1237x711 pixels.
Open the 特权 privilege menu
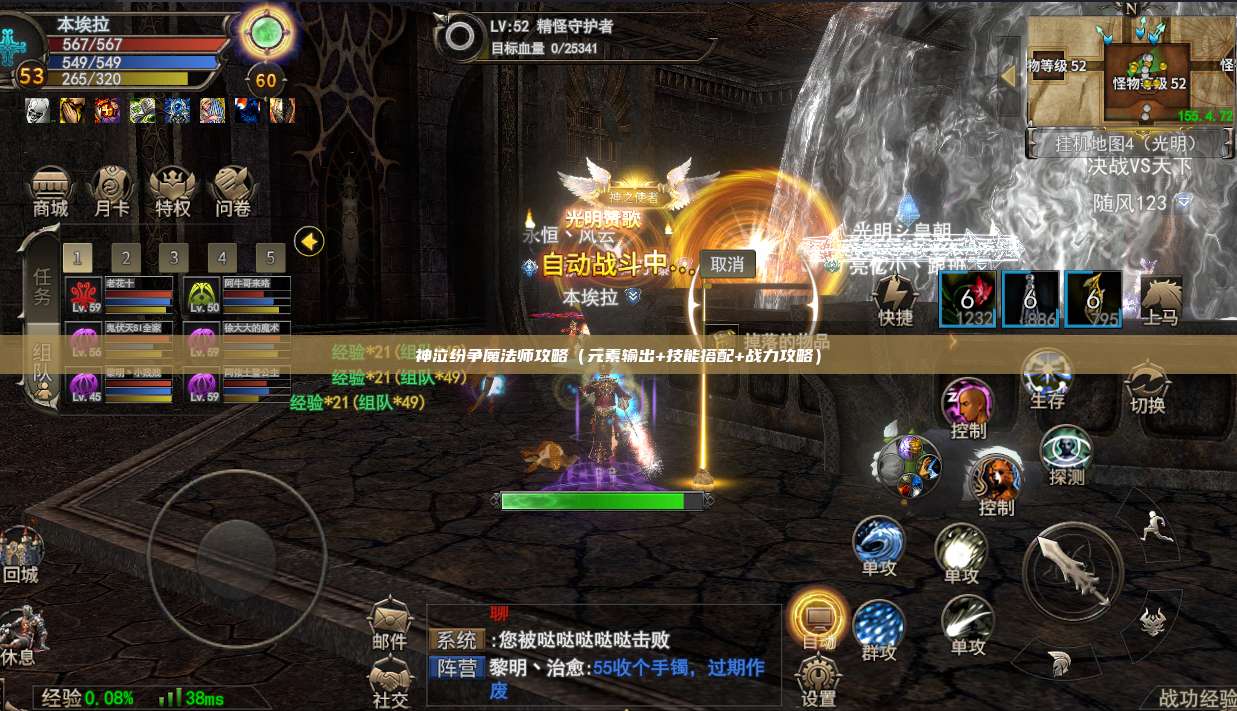pos(172,191)
